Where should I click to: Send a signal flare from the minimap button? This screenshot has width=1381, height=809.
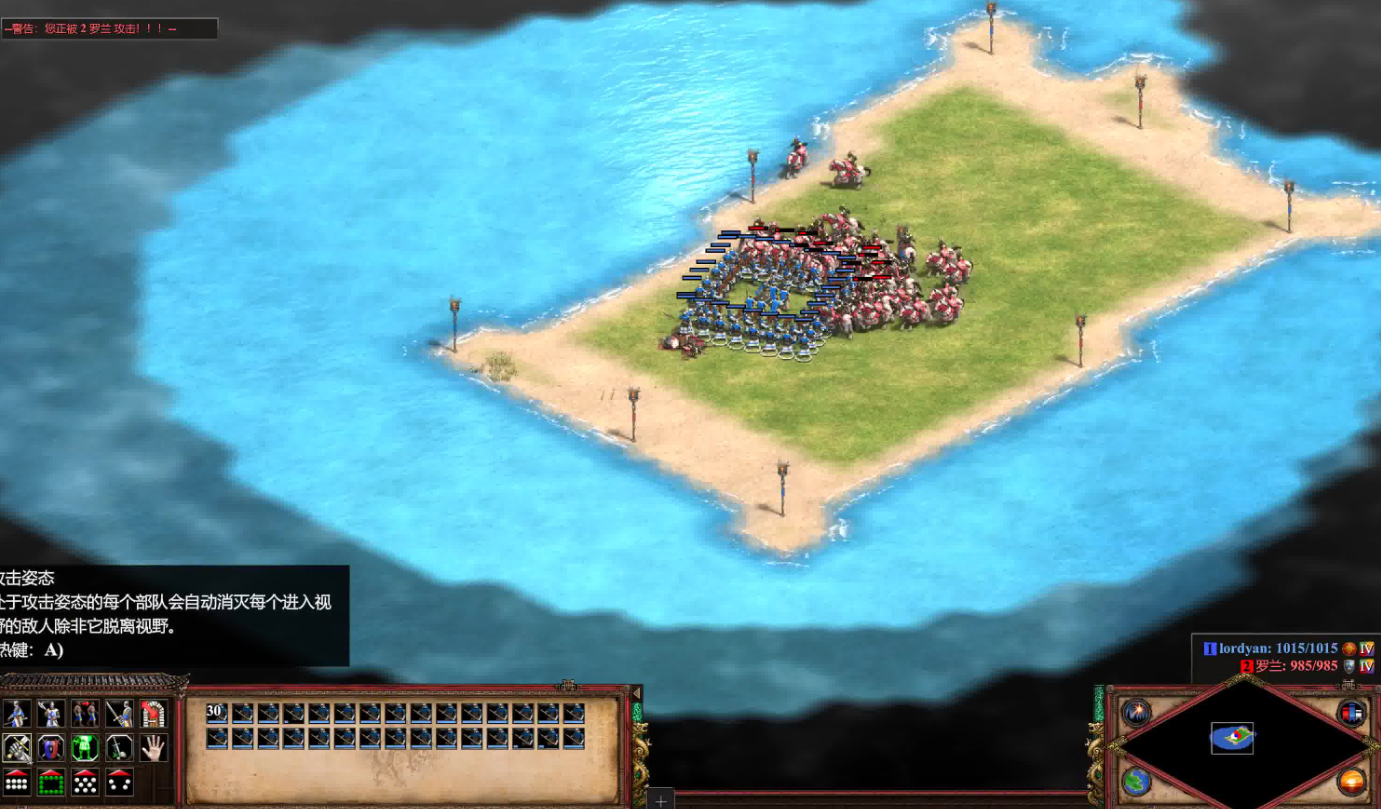pos(1135,713)
